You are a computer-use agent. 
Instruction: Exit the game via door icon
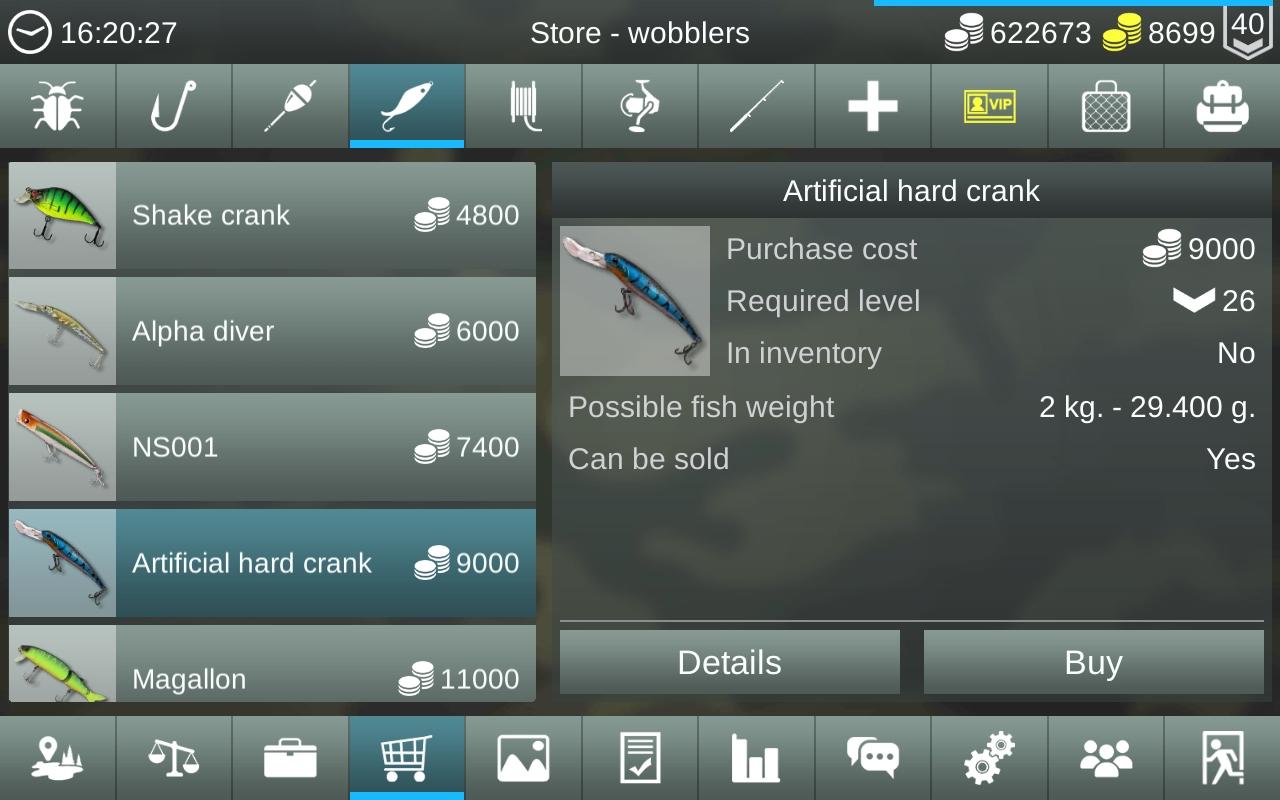1222,758
